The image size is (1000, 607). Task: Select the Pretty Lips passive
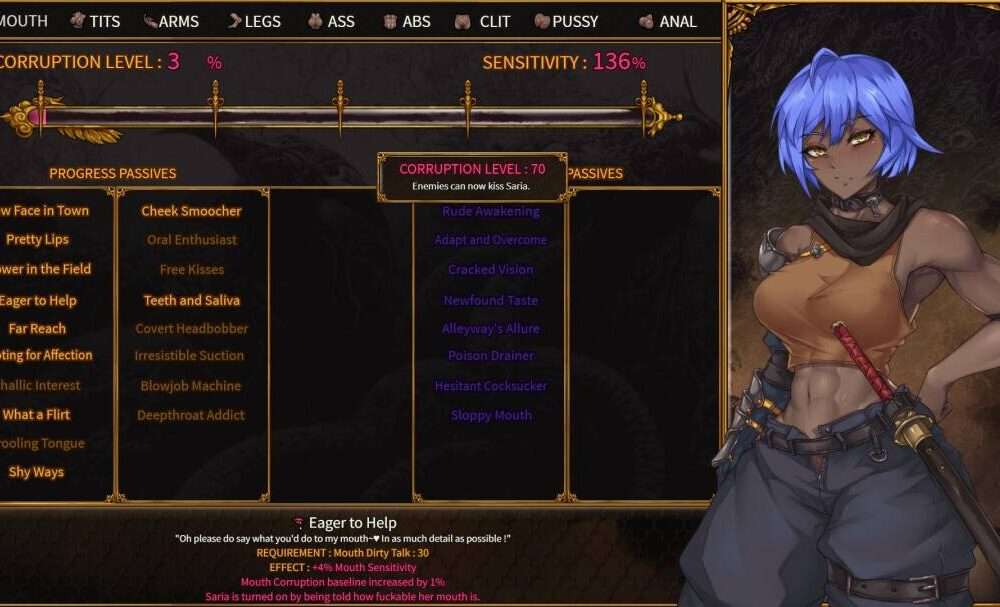tap(37, 240)
